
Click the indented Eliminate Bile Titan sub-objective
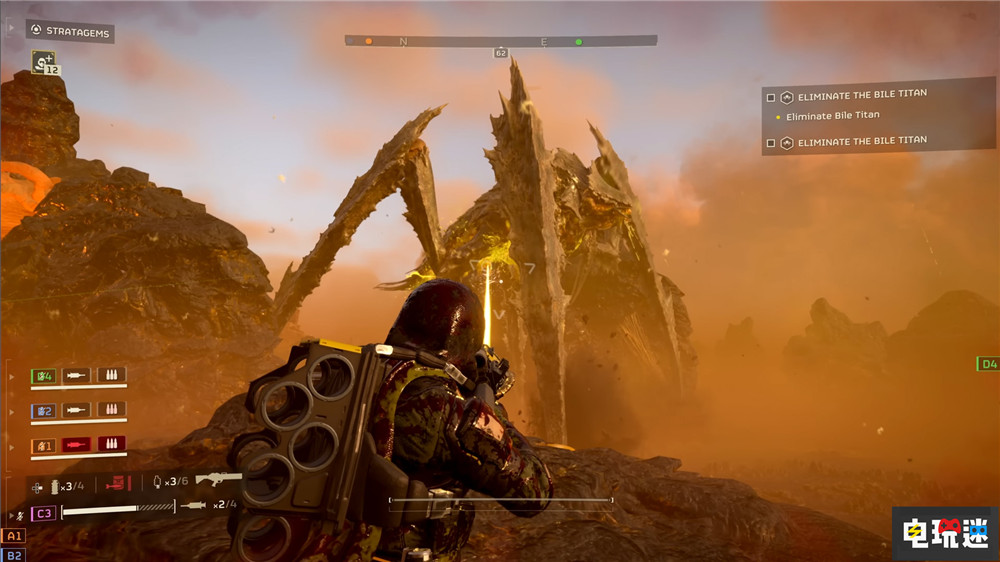click(x=832, y=116)
